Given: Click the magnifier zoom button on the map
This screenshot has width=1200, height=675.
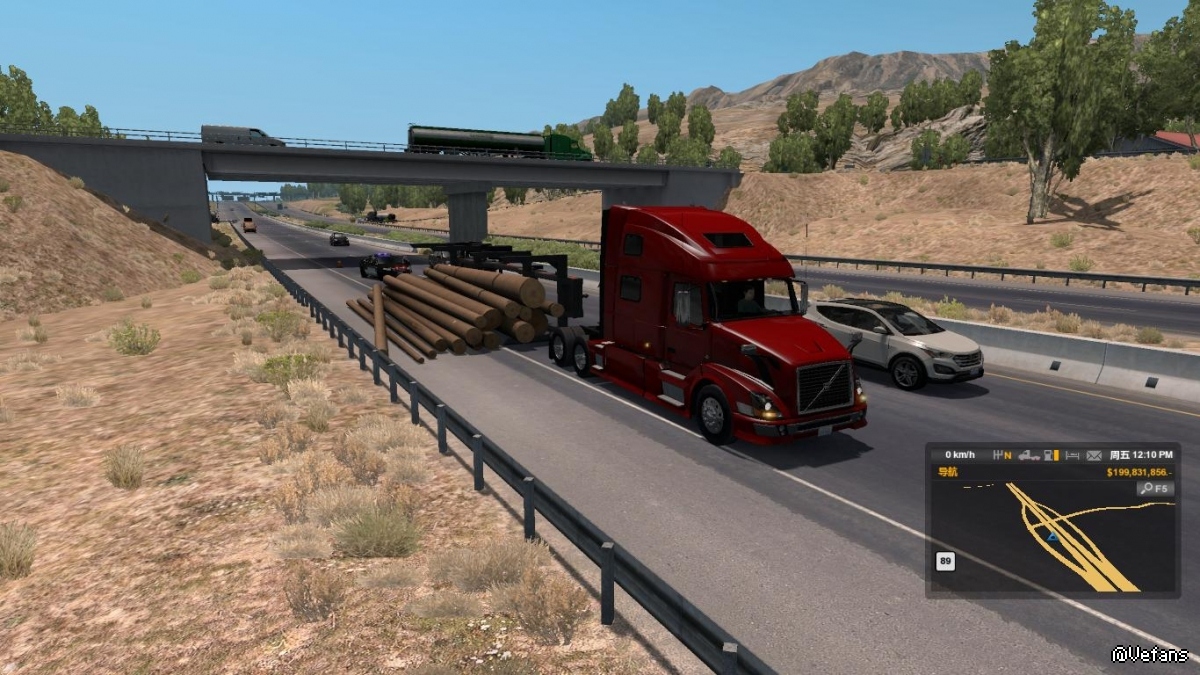Looking at the screenshot, I should [x=1155, y=489].
